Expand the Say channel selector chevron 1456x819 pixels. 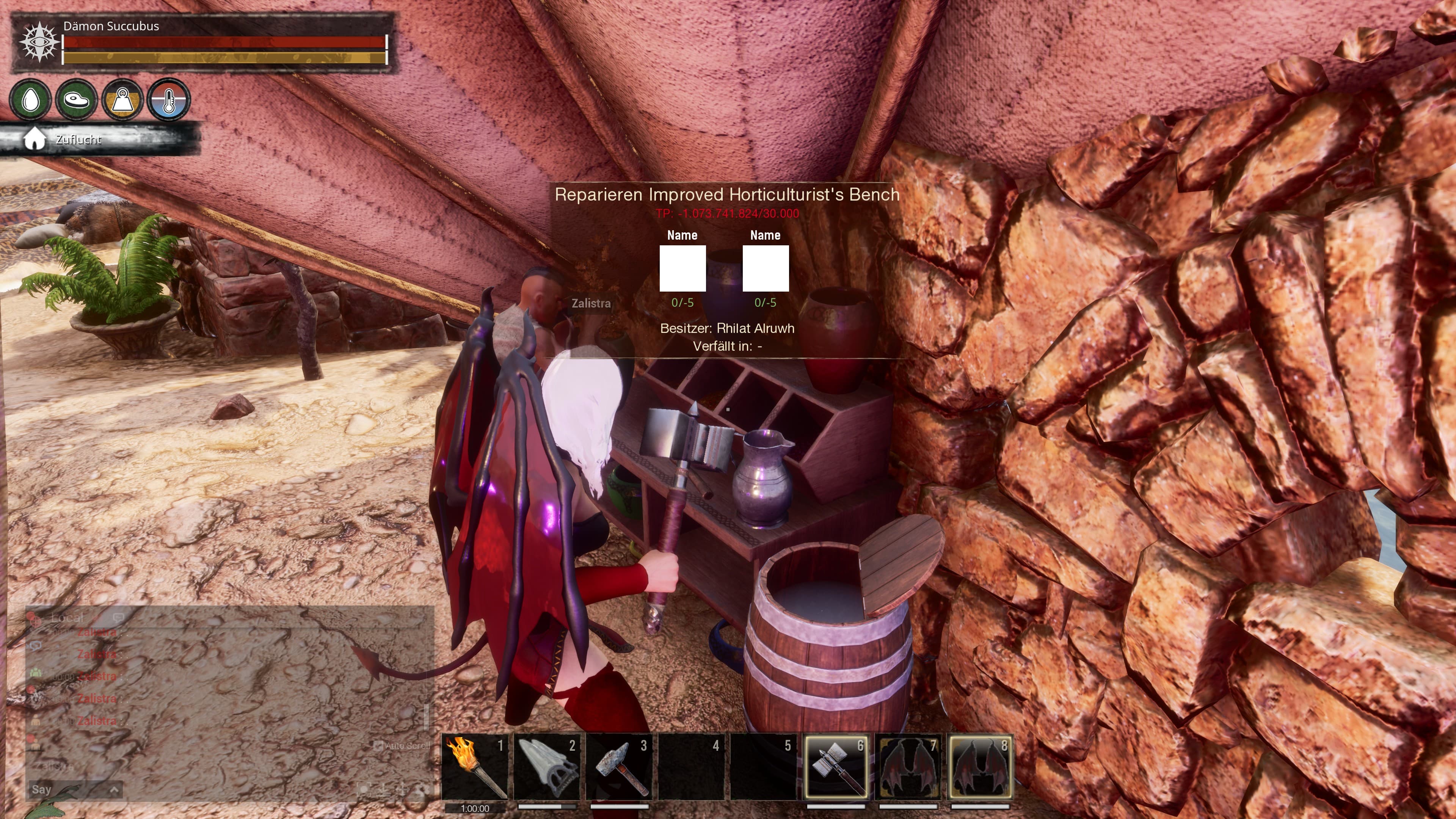[115, 789]
